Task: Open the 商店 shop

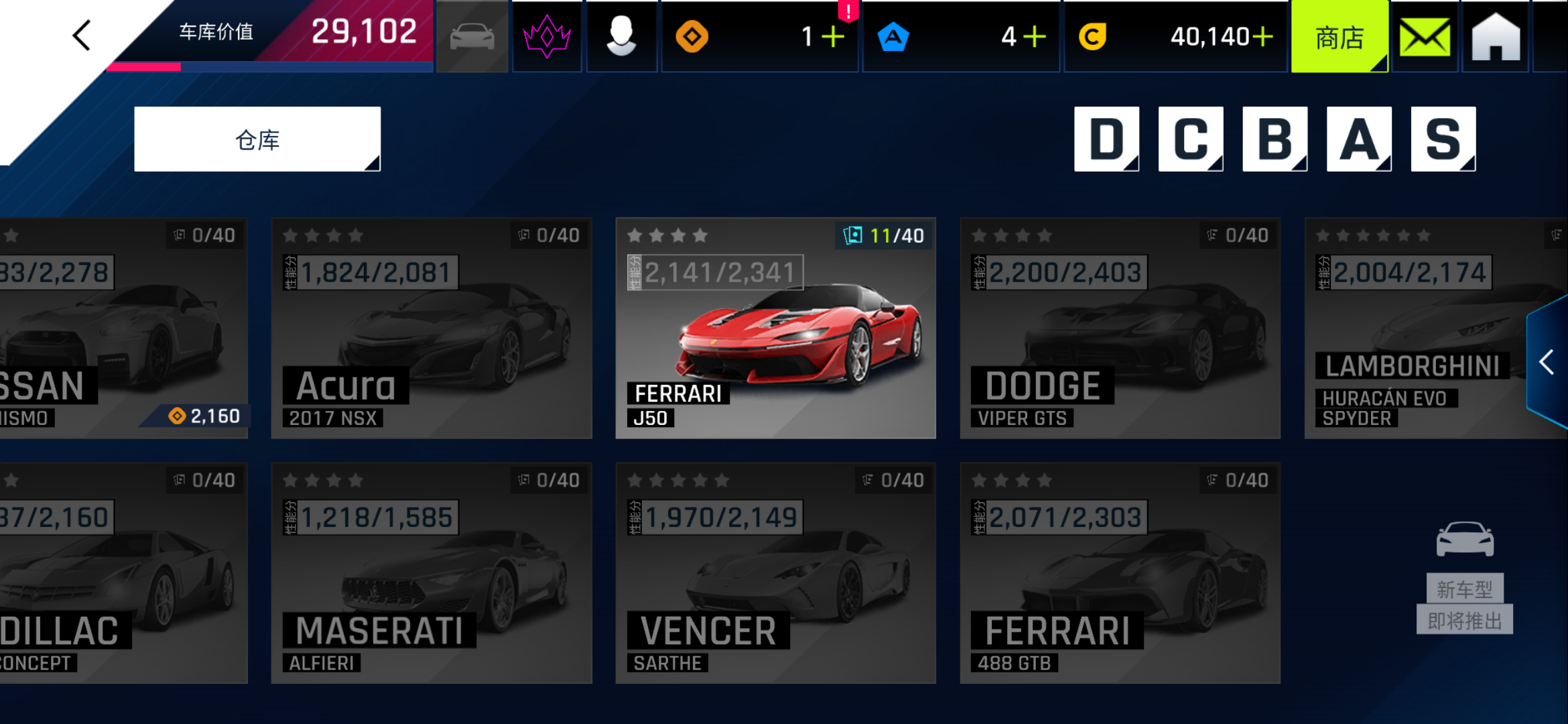Action: point(1339,38)
